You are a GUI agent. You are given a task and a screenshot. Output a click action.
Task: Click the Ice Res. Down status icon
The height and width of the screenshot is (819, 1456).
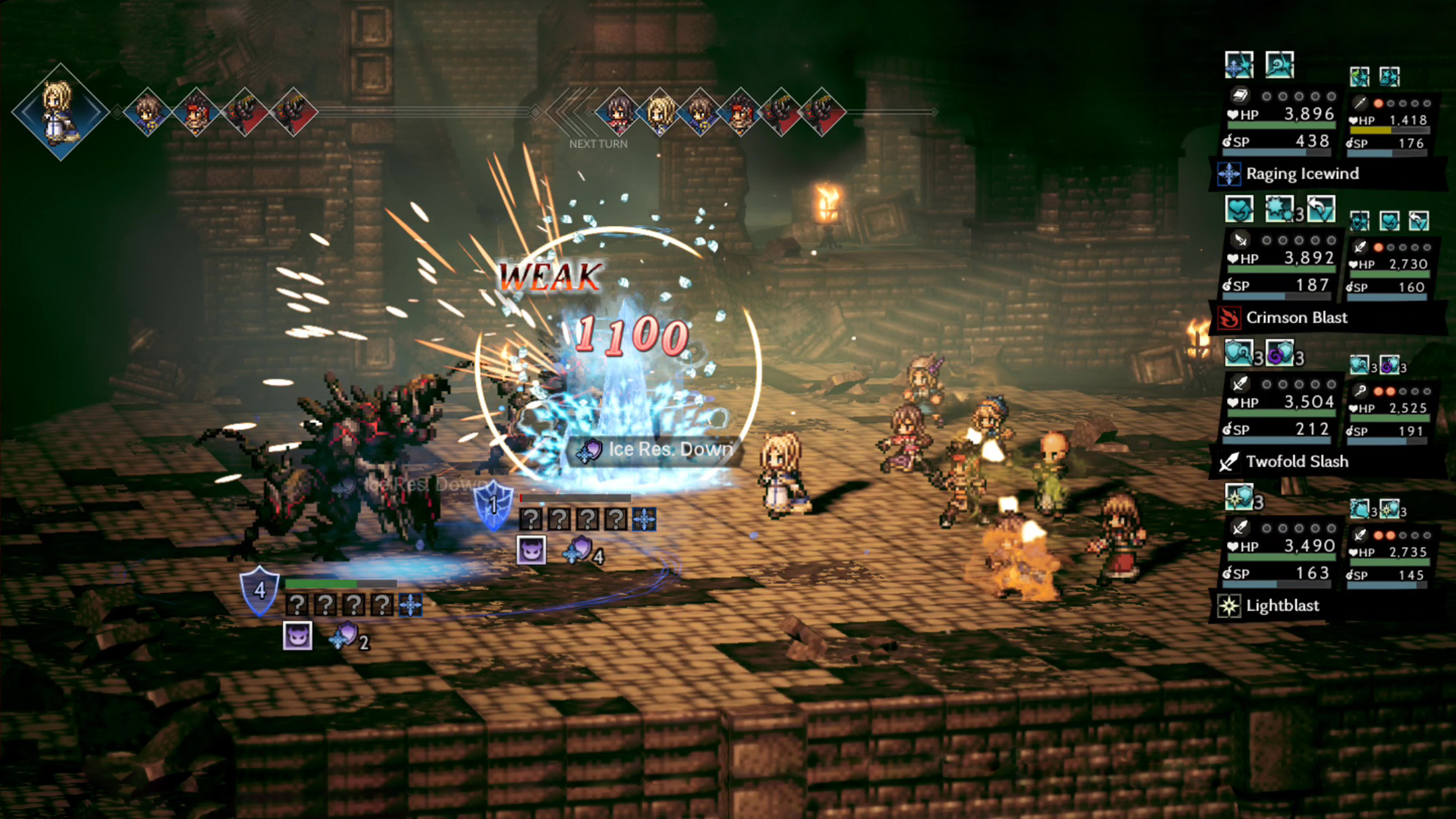point(590,450)
